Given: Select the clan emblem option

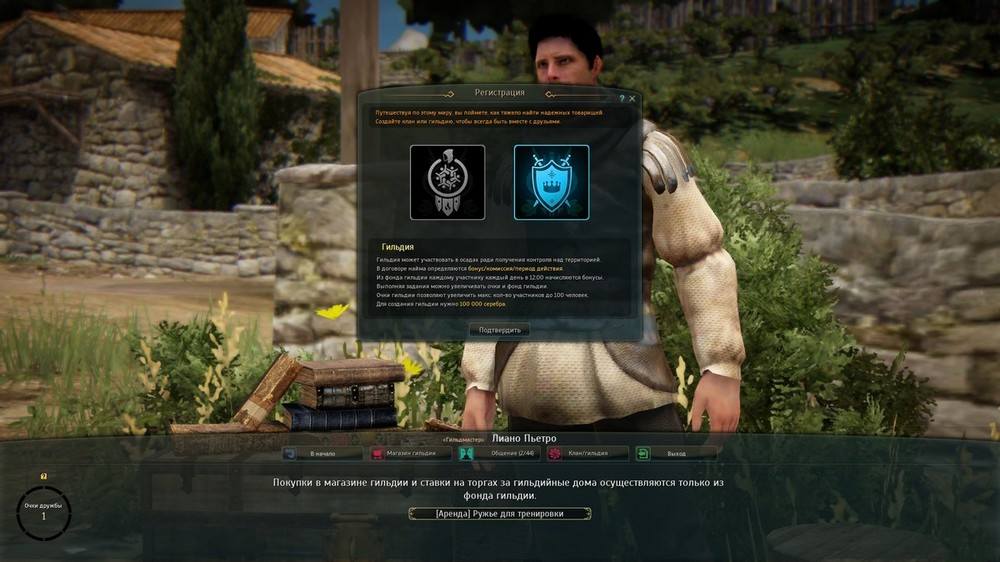Looking at the screenshot, I should tap(447, 182).
